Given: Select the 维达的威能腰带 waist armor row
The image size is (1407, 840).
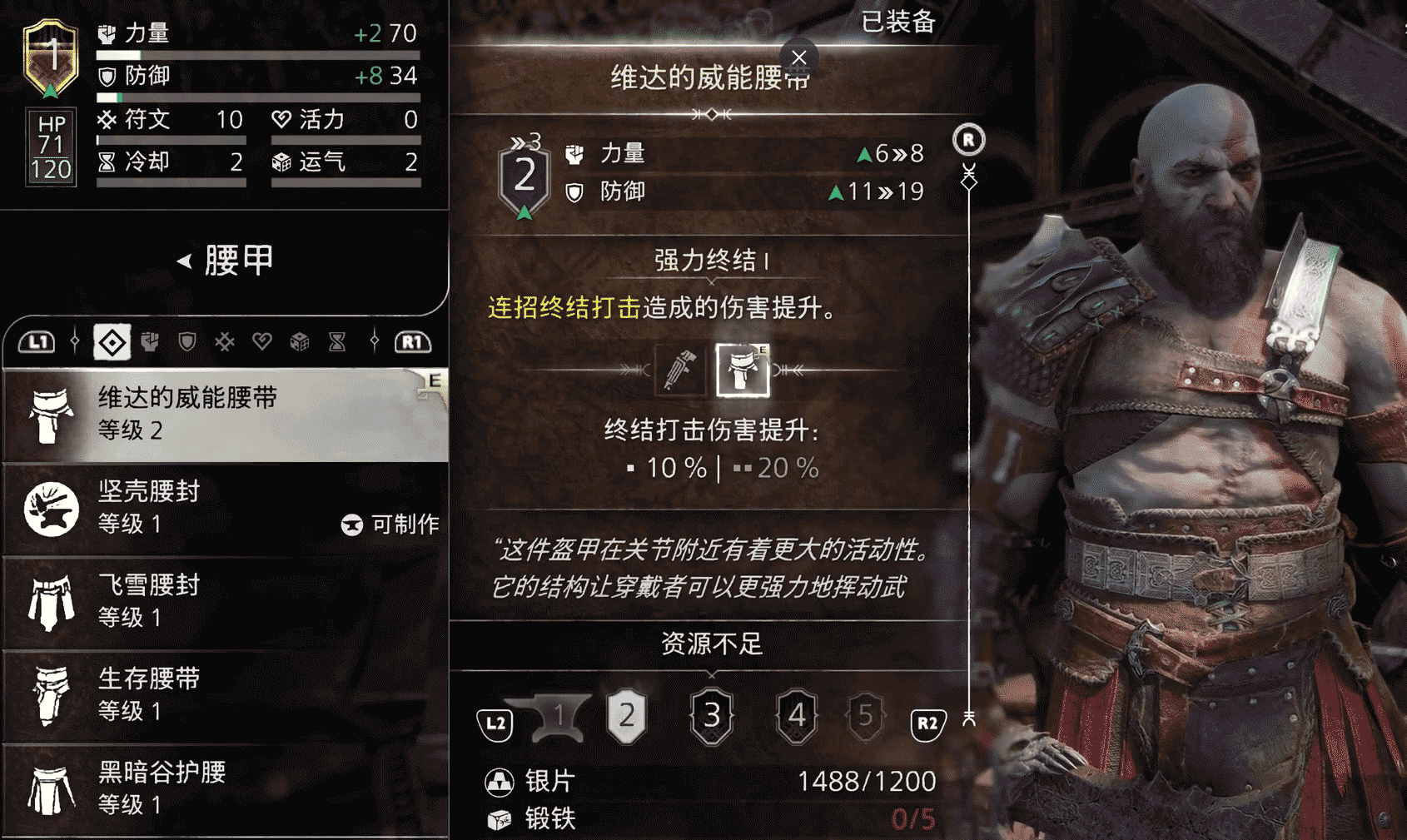Looking at the screenshot, I should [225, 414].
